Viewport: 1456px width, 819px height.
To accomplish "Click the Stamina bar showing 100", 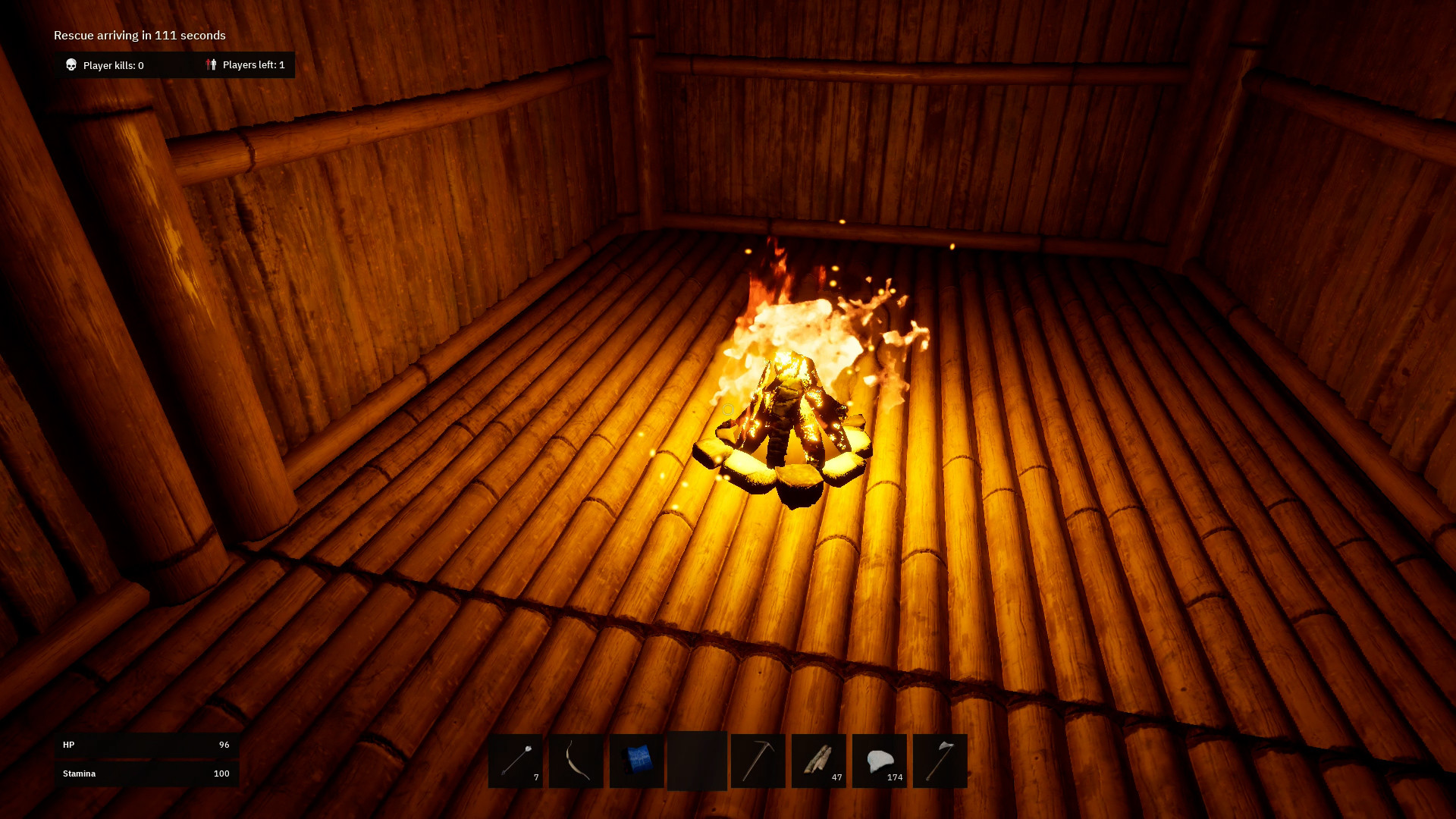I will 146,773.
